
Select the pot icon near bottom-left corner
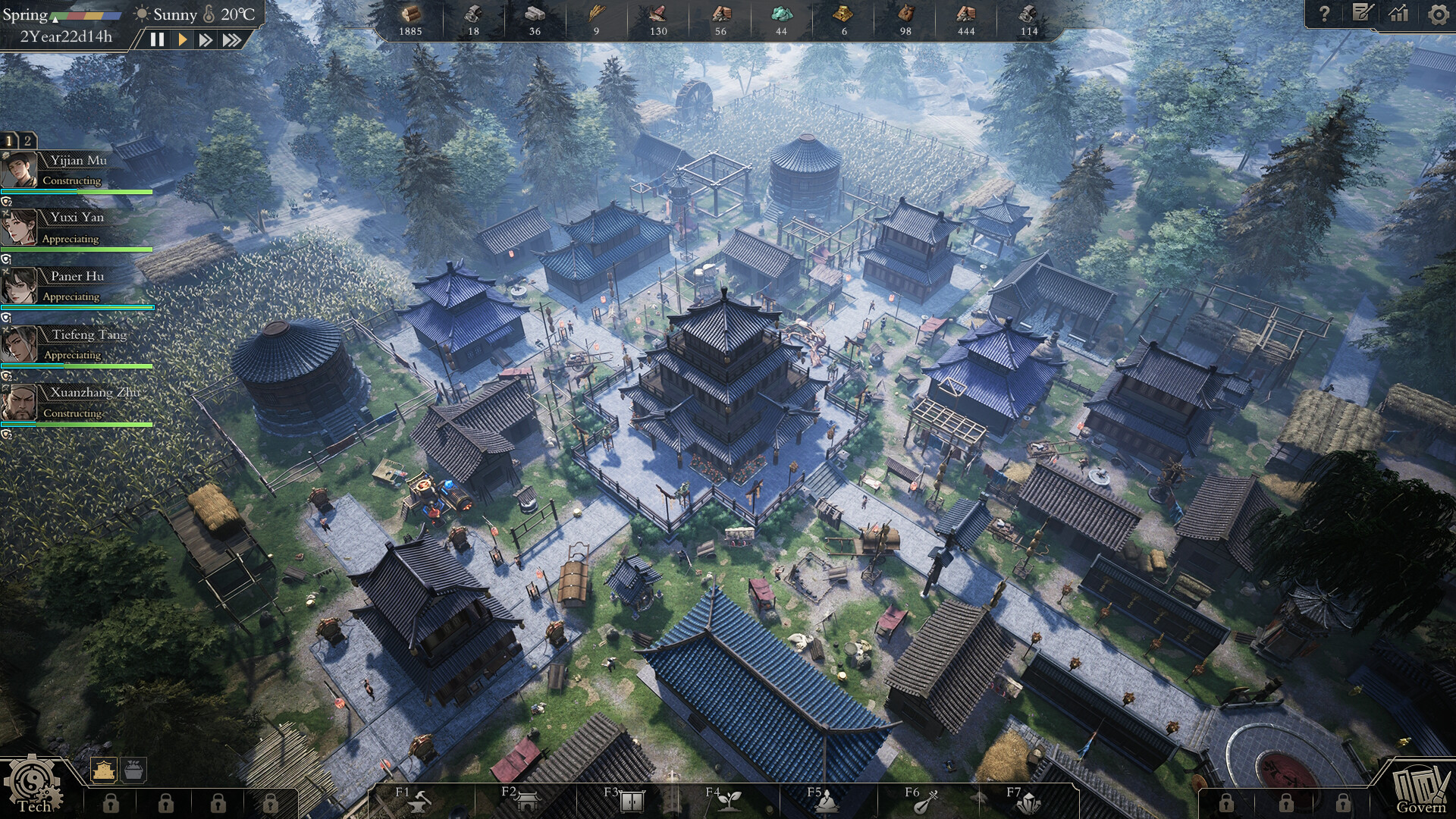[x=133, y=769]
